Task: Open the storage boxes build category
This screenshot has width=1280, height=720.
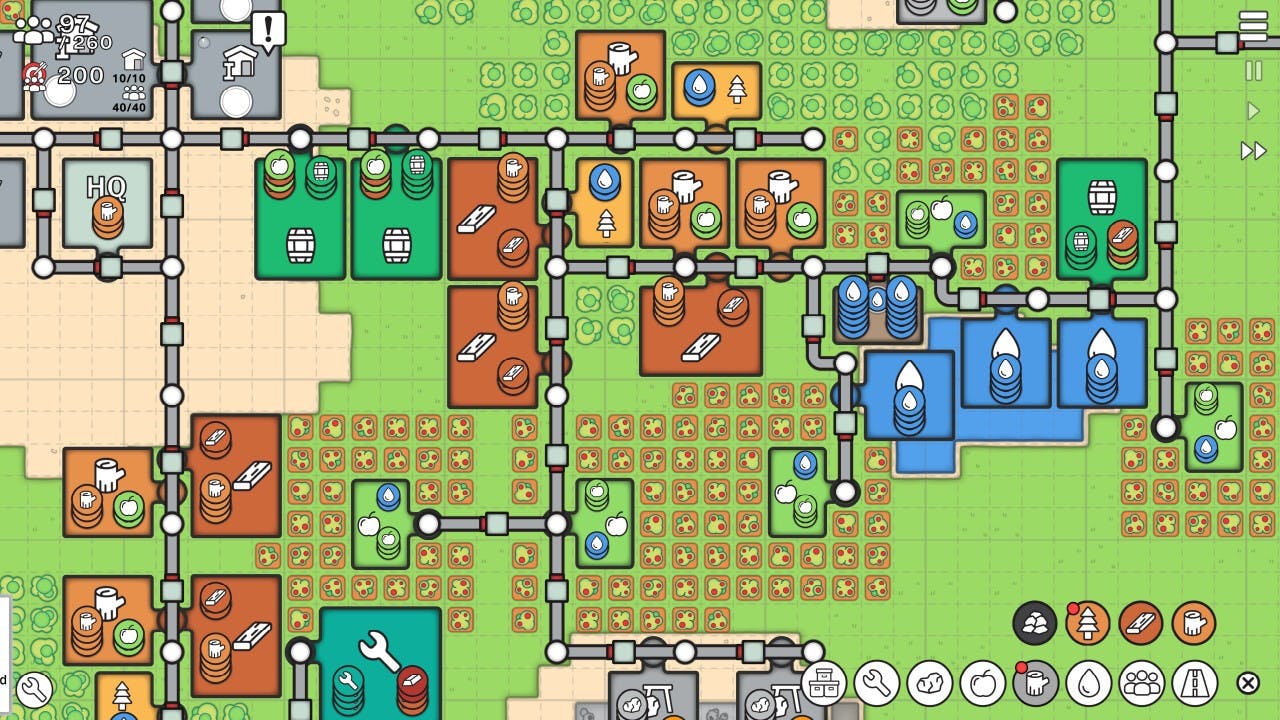Action: [823, 684]
